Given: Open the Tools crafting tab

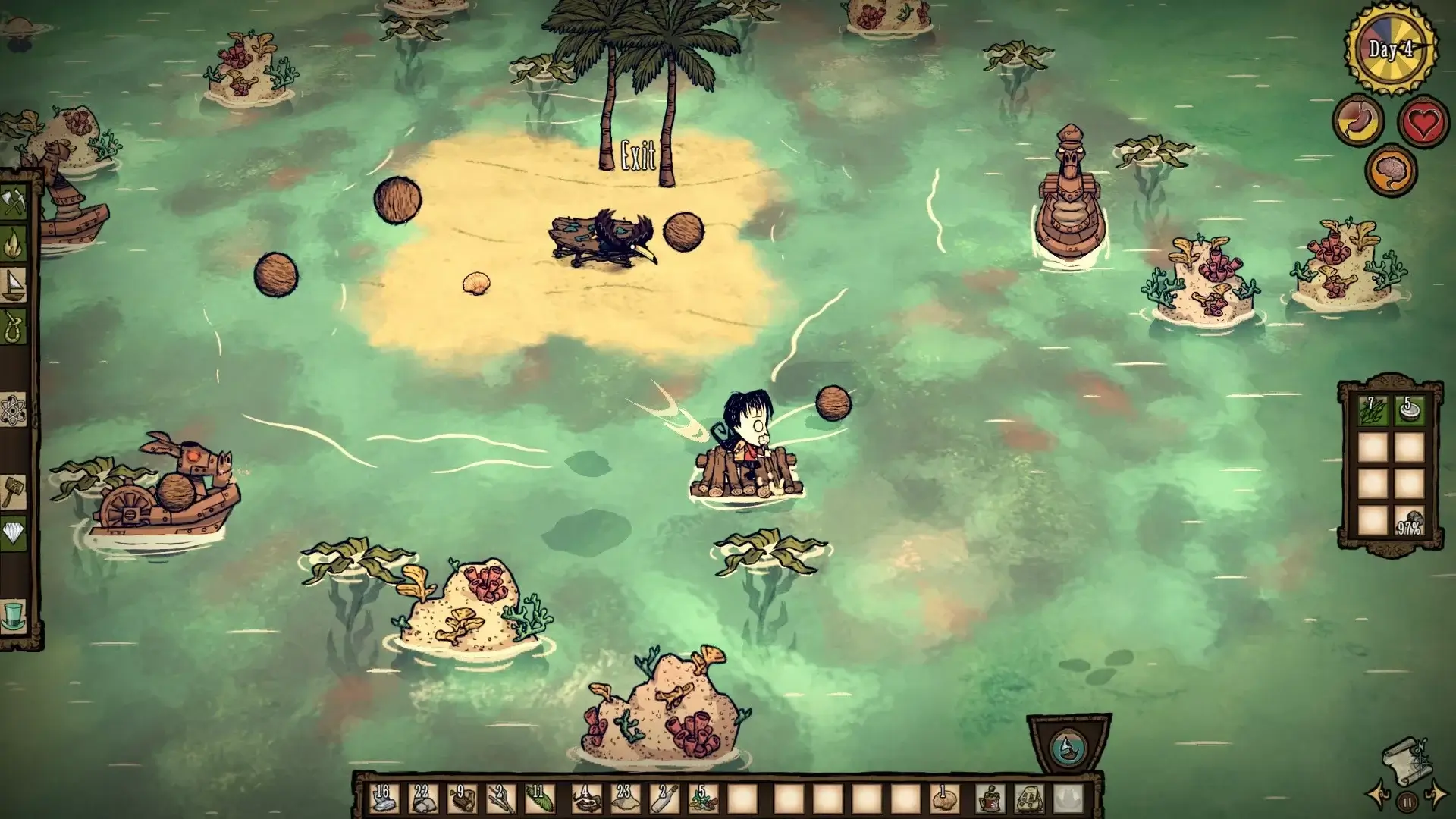Looking at the screenshot, I should (14, 202).
